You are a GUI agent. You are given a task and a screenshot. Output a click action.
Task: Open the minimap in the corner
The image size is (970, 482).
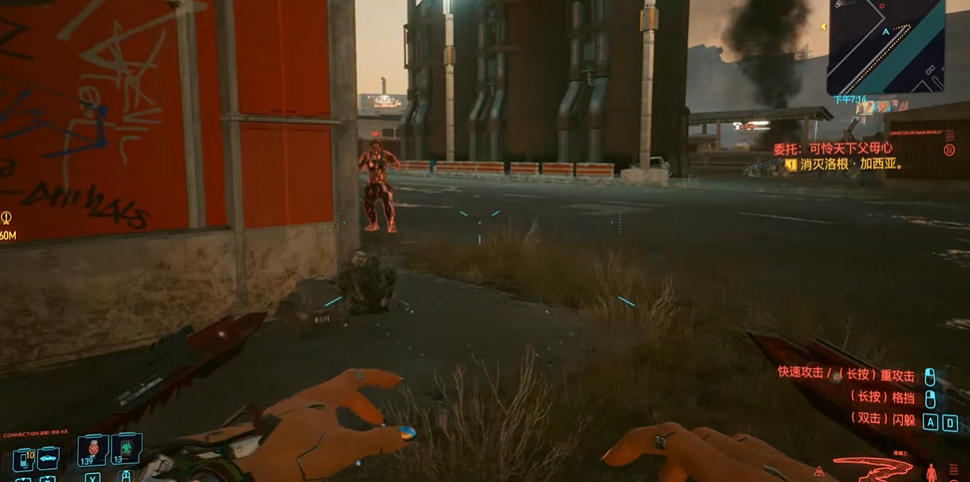pyautogui.click(x=886, y=46)
